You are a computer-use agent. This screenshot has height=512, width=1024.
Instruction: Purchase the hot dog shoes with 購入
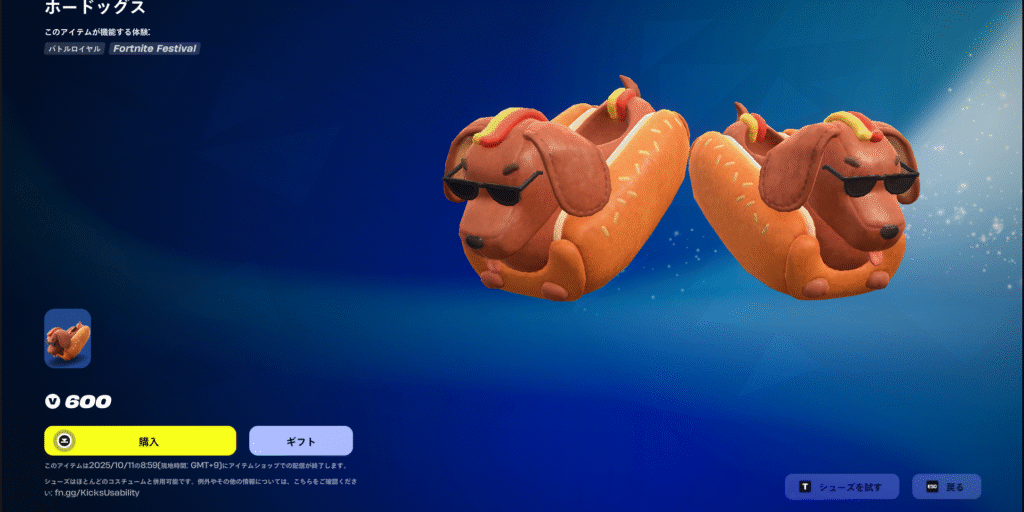coord(140,440)
